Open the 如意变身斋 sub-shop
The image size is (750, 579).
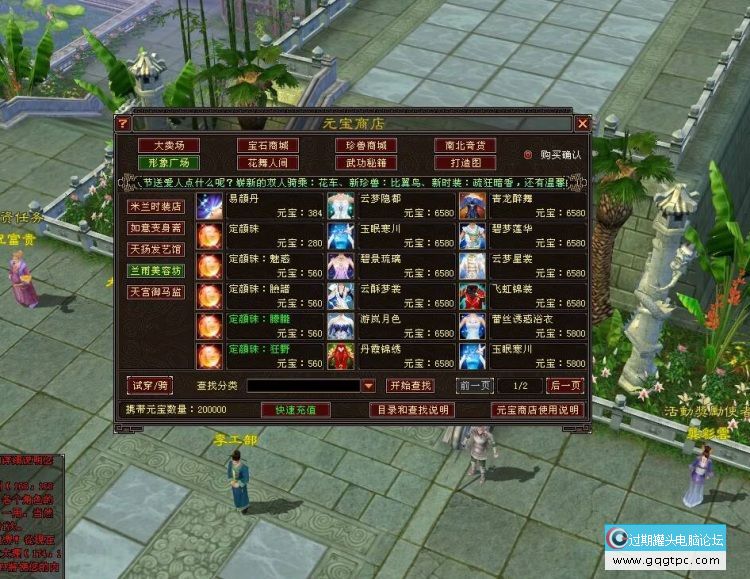pos(155,227)
